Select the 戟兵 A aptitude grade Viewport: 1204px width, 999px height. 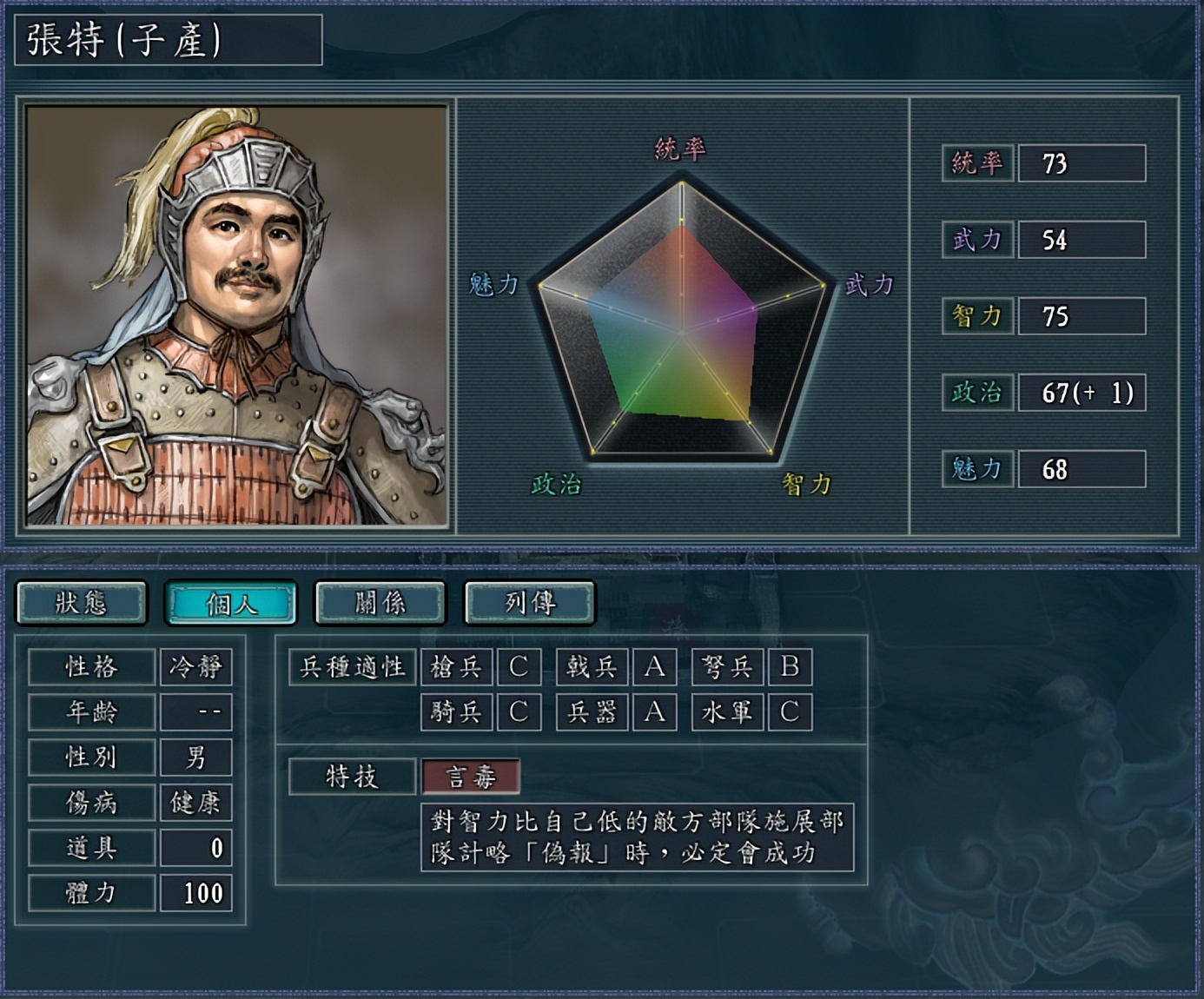655,667
